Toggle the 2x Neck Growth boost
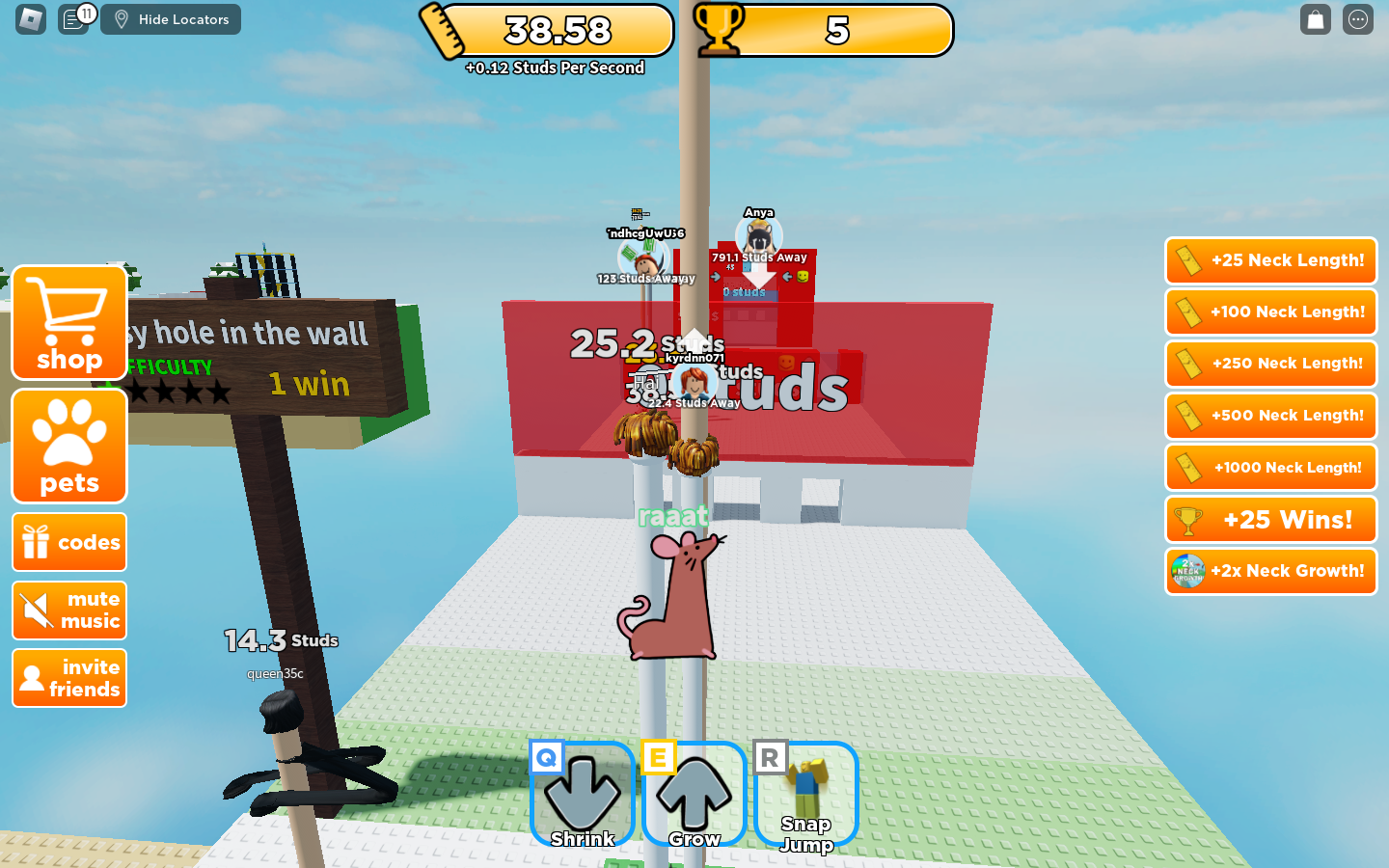This screenshot has width=1389, height=868. click(1270, 571)
